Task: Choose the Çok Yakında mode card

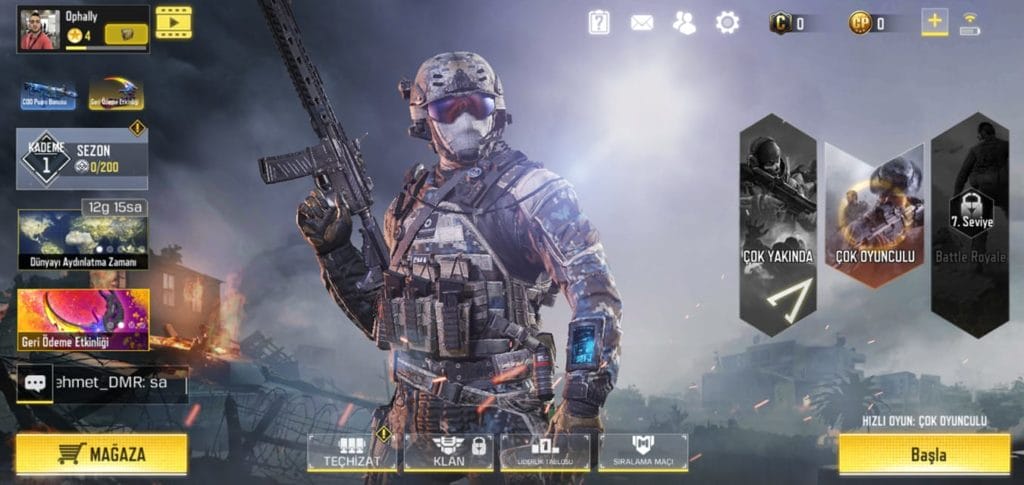Action: 778,225
